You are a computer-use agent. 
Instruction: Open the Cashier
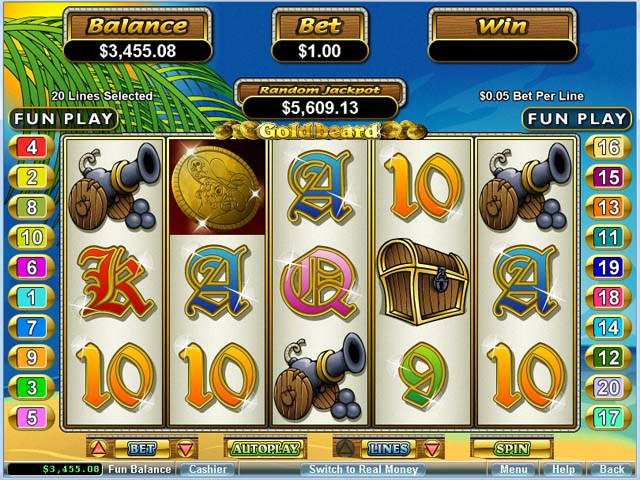[207, 469]
